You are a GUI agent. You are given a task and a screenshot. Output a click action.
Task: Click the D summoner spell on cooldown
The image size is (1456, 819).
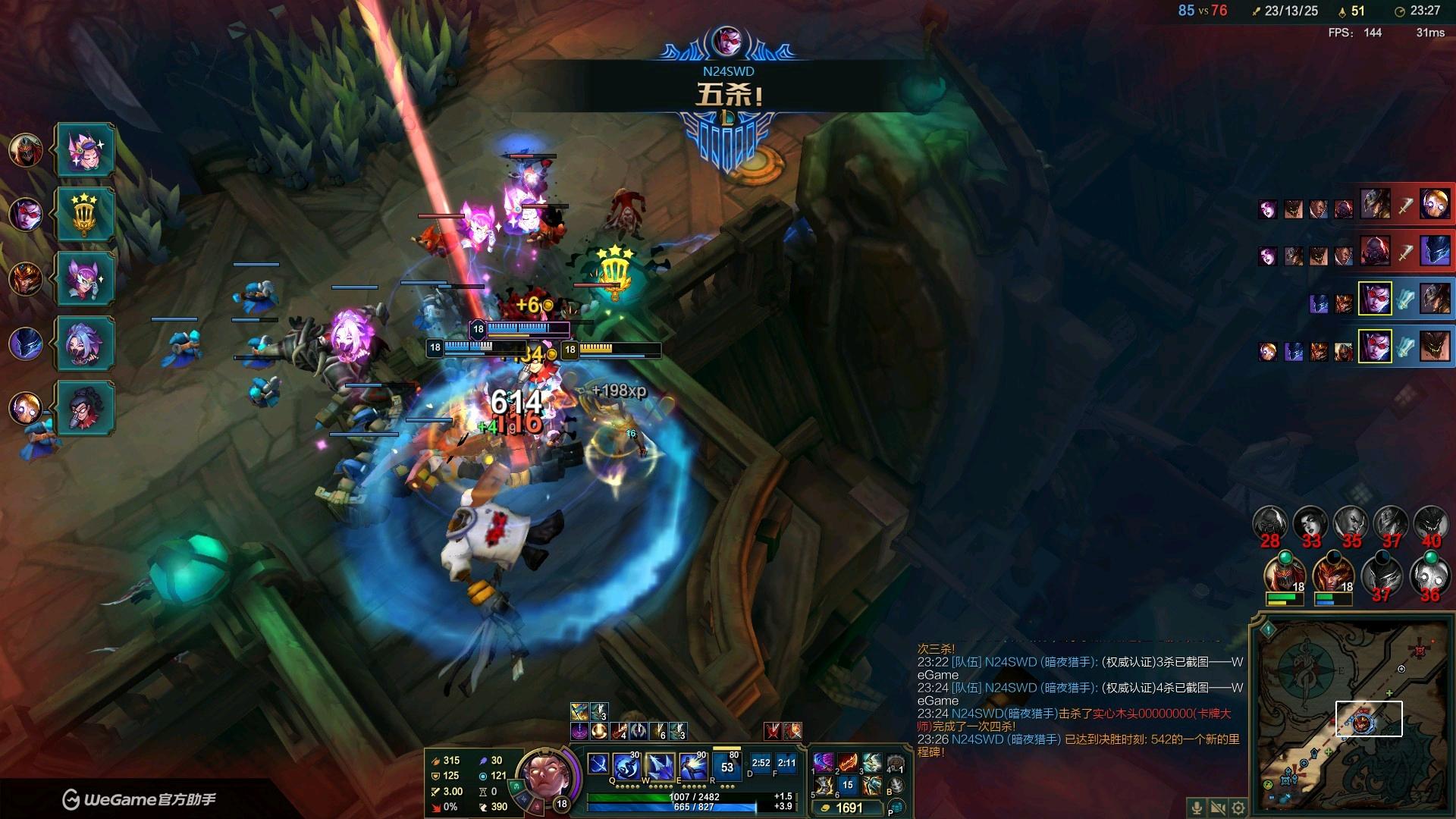tap(761, 763)
